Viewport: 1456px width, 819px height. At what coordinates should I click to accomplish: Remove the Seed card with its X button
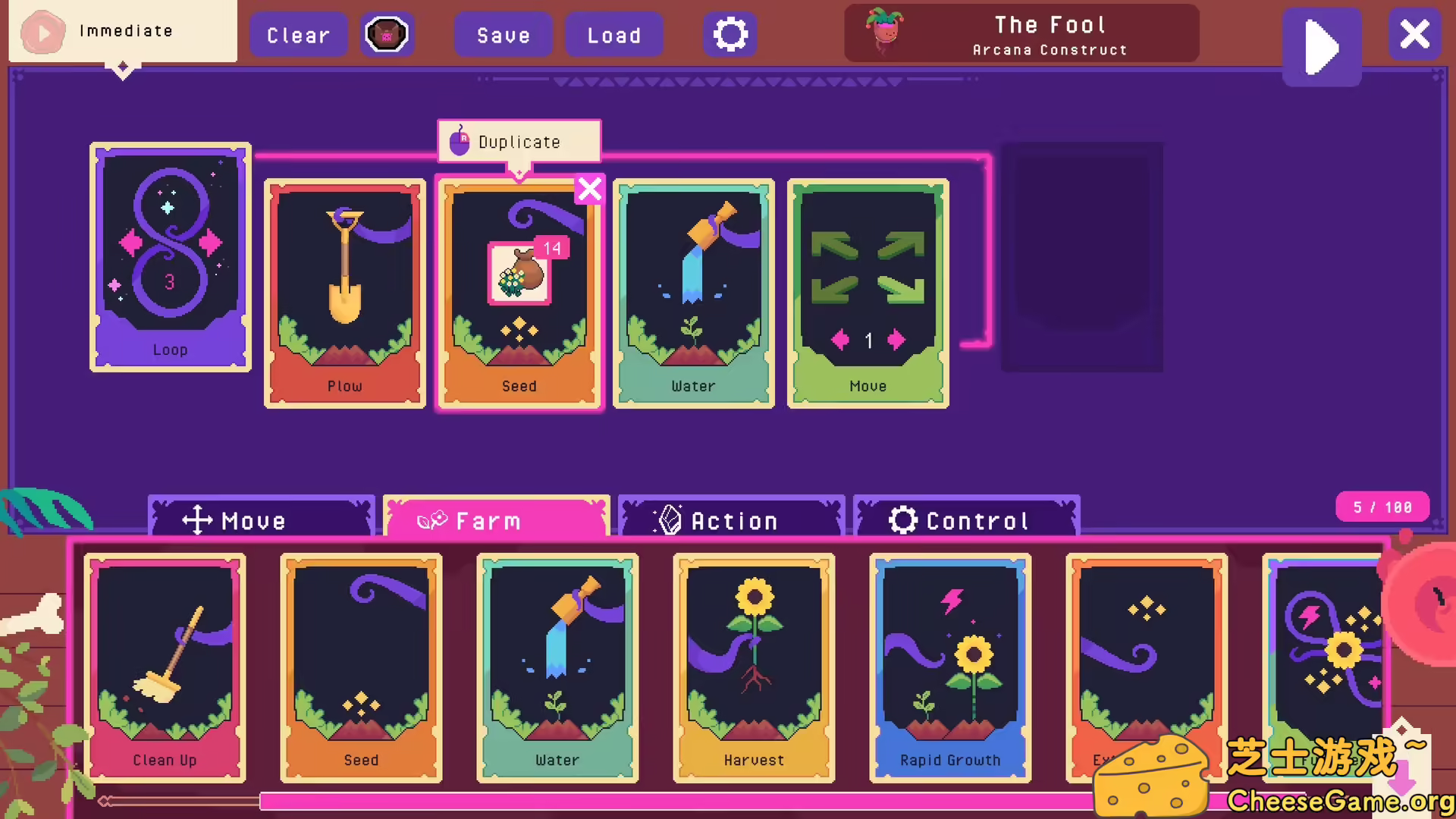click(x=590, y=190)
